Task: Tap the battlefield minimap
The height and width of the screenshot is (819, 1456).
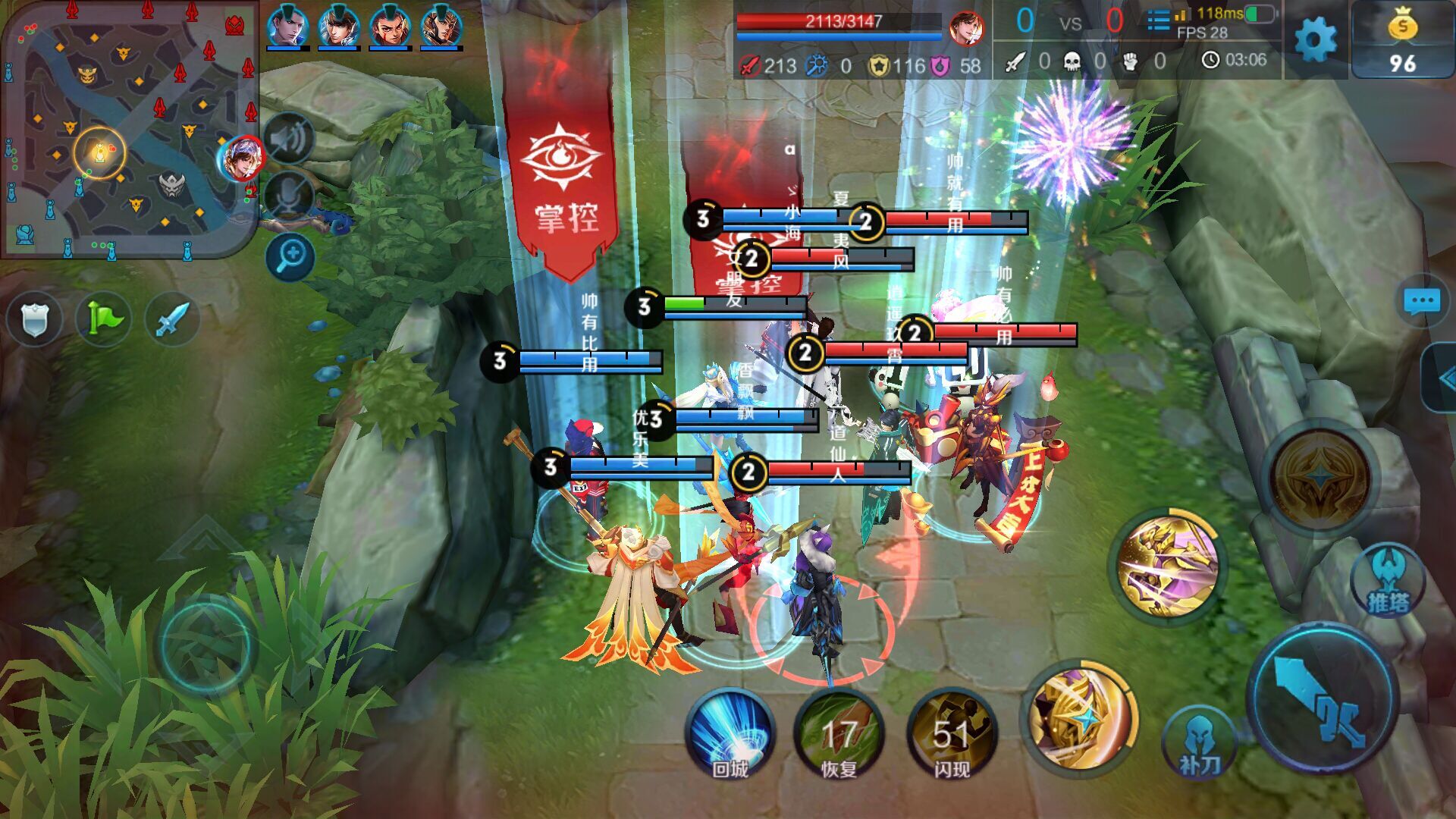Action: (129, 129)
